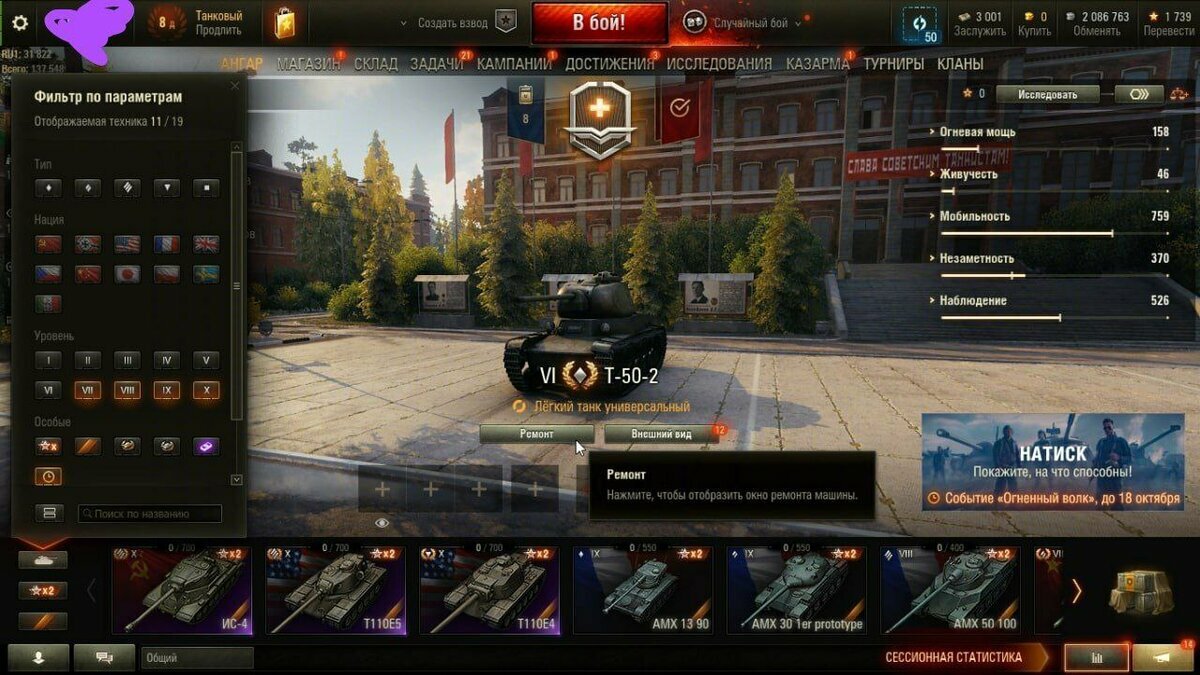The image size is (1200, 675).
Task: Click the Ремонт button
Action: (537, 434)
